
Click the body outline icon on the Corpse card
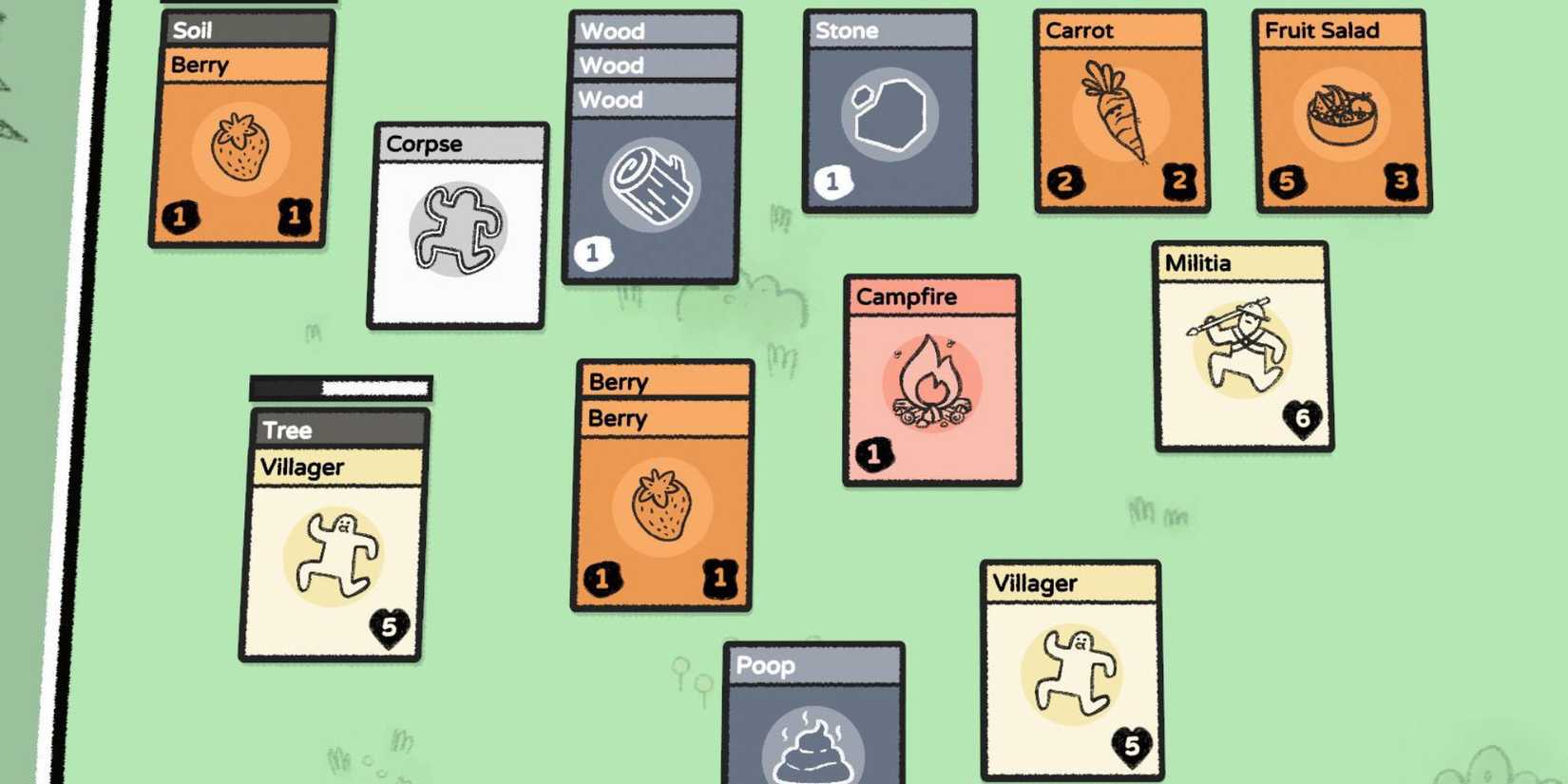[x=456, y=228]
